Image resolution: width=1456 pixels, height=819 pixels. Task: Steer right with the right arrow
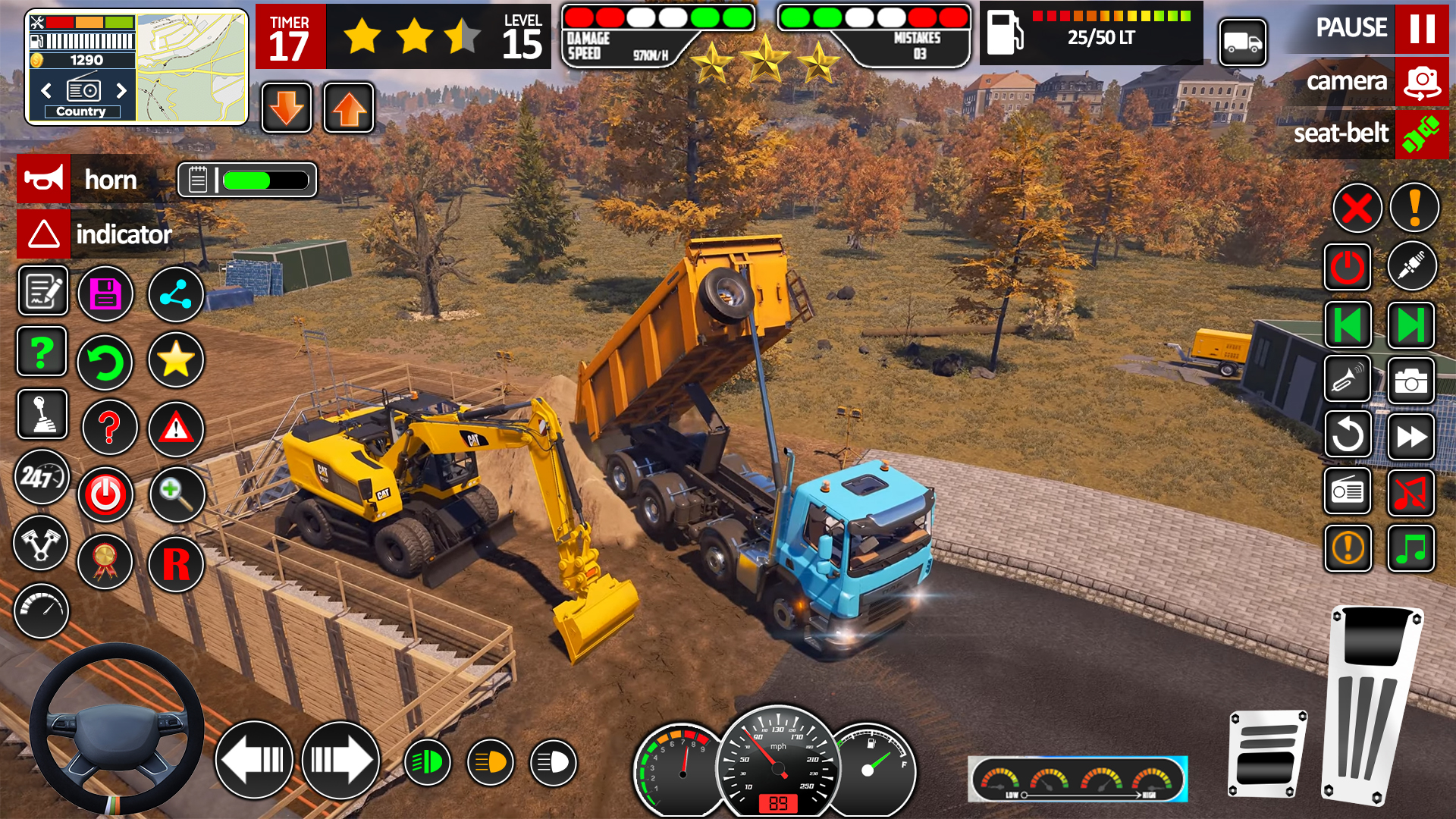click(340, 759)
